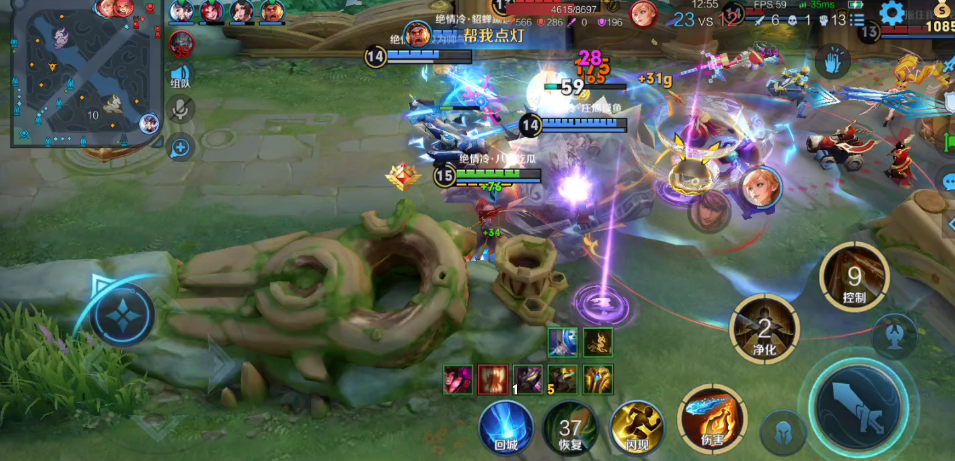The width and height of the screenshot is (955, 461).
Task: Open the blue chat speech bubble
Action: pyautogui.click(x=948, y=183)
